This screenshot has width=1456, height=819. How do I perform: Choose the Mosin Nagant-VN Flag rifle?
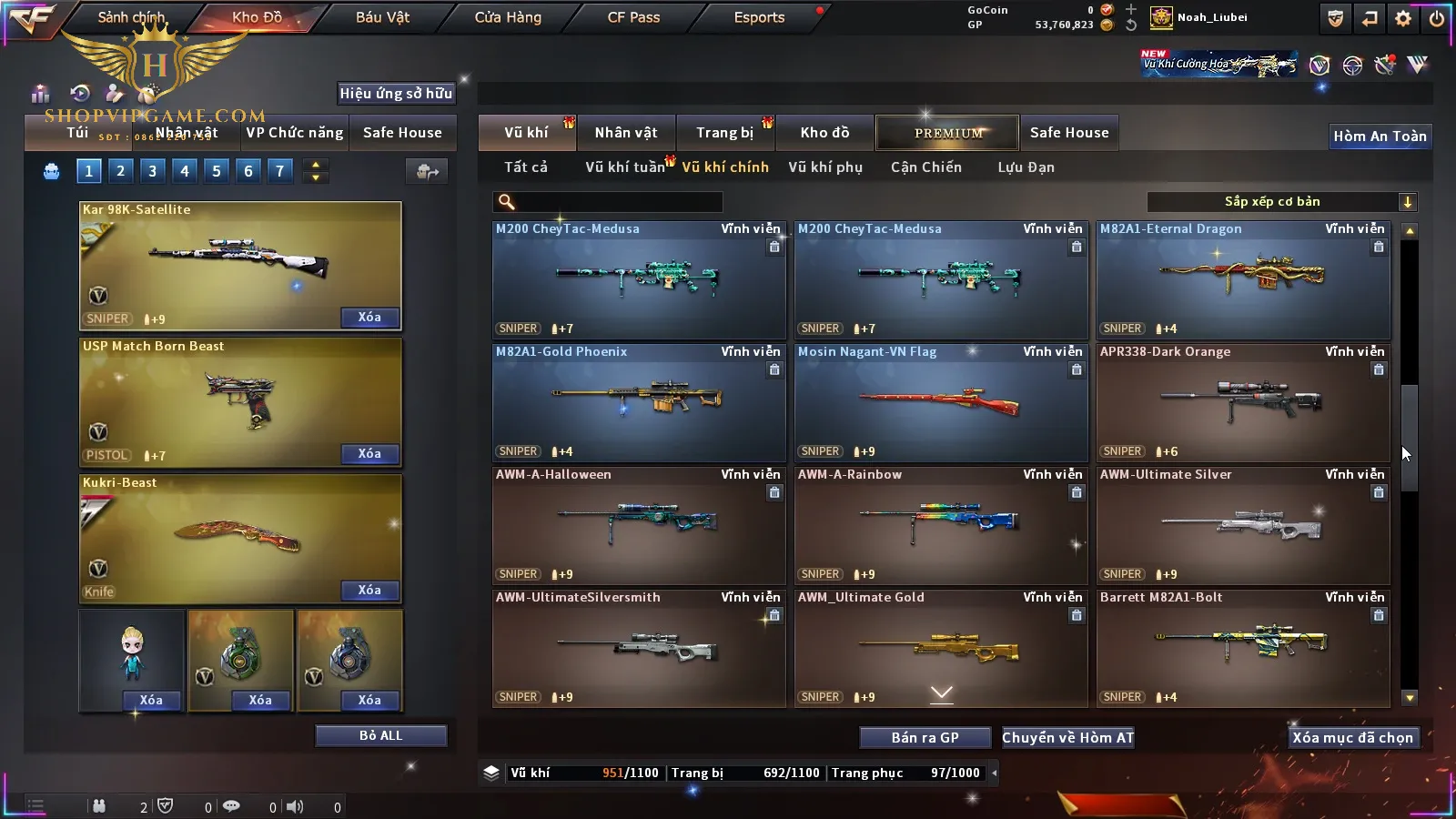941,401
